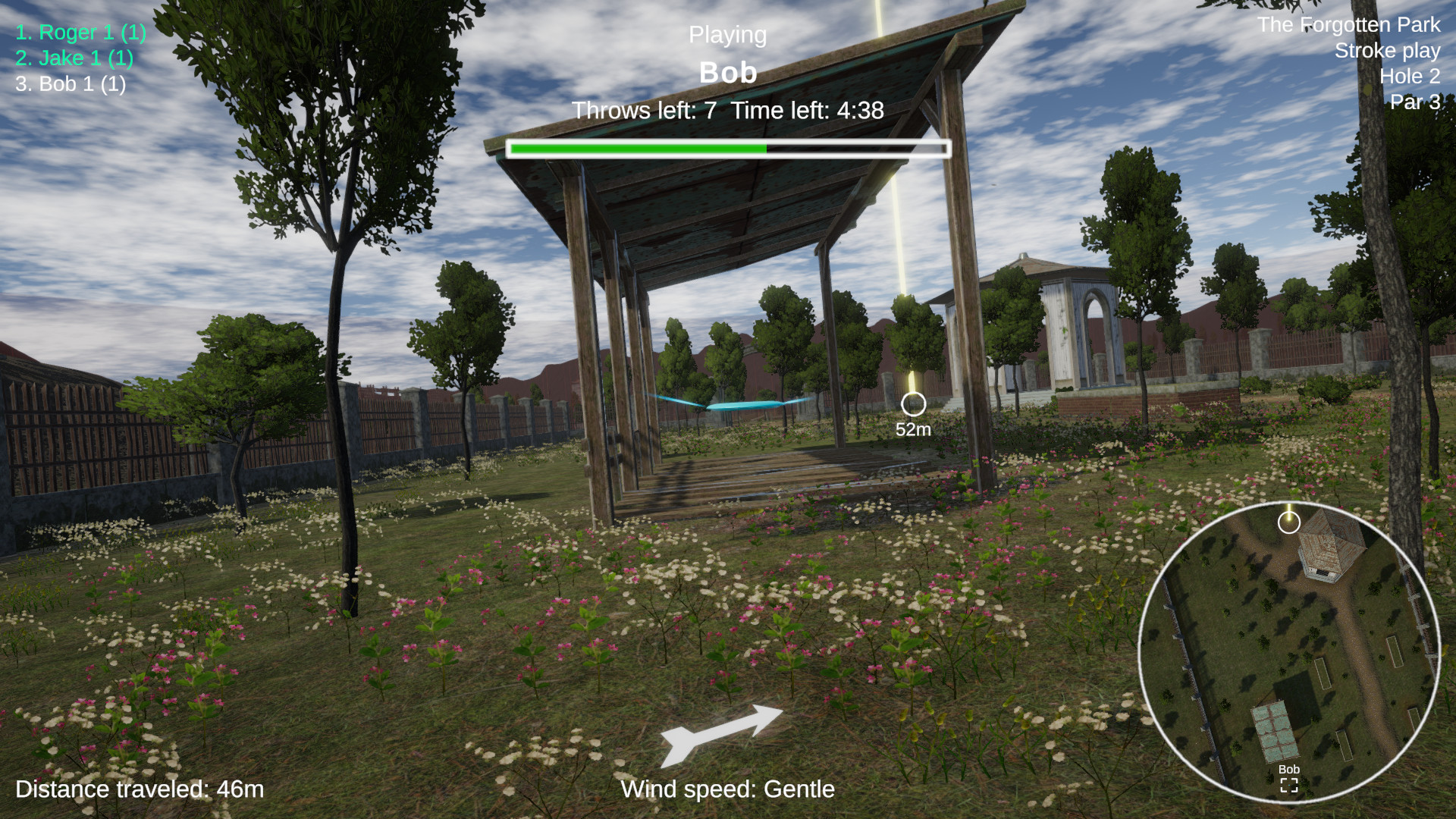
Task: Toggle Jake's entry in the leaderboard
Action: point(74,58)
